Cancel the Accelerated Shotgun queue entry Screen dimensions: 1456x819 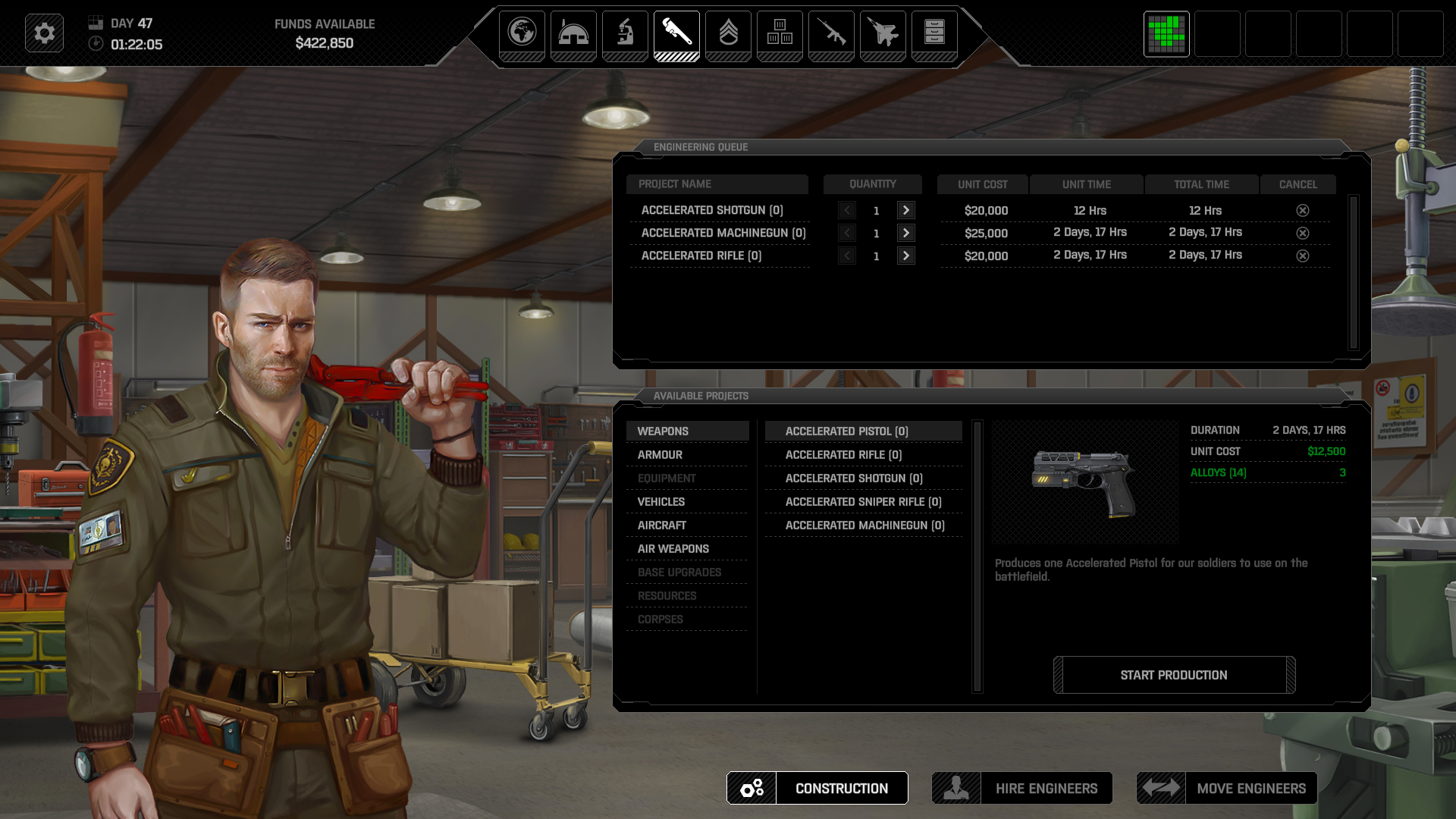click(1303, 211)
